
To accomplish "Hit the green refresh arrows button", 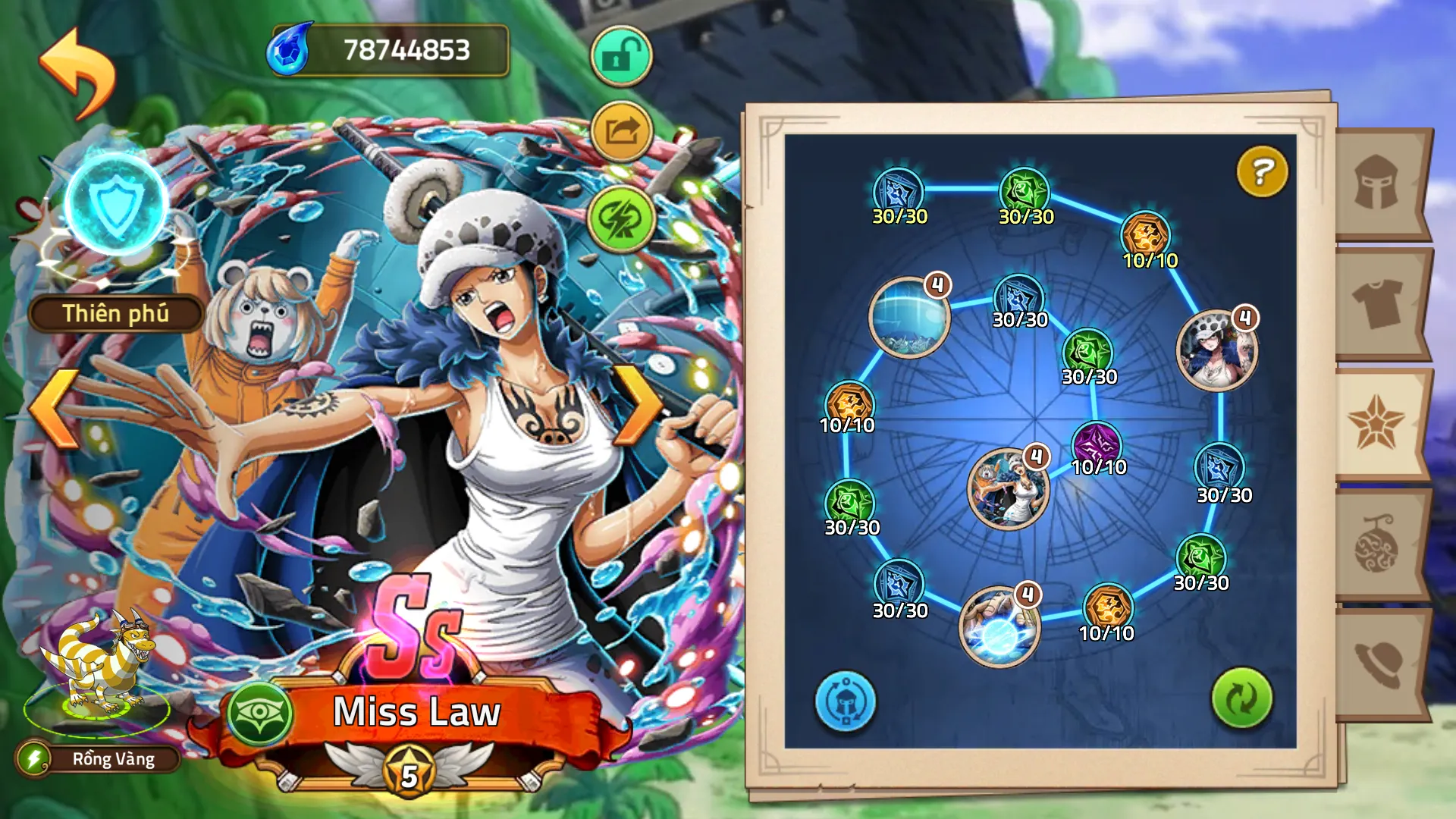I will [x=1241, y=698].
